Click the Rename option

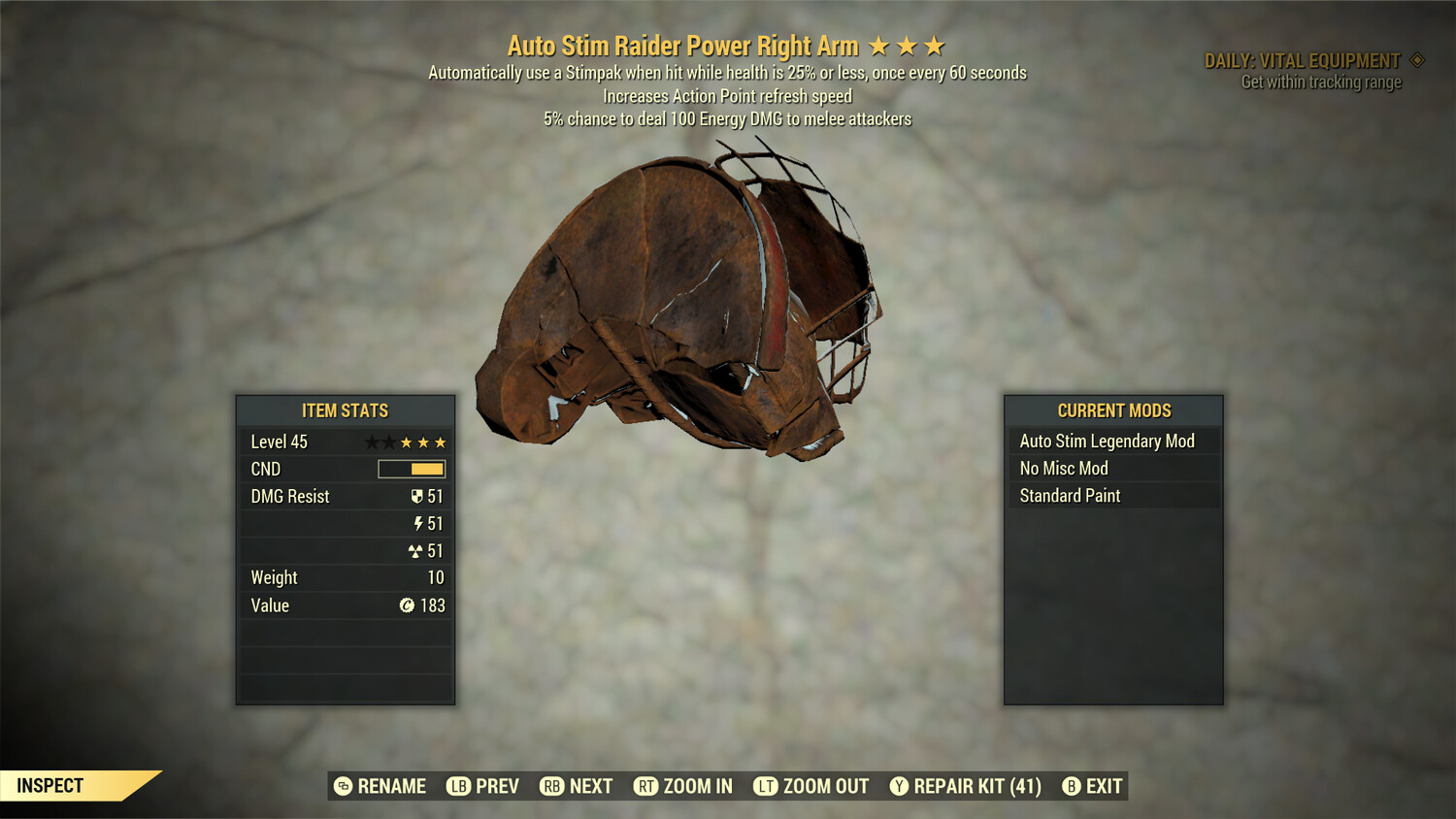coord(391,786)
